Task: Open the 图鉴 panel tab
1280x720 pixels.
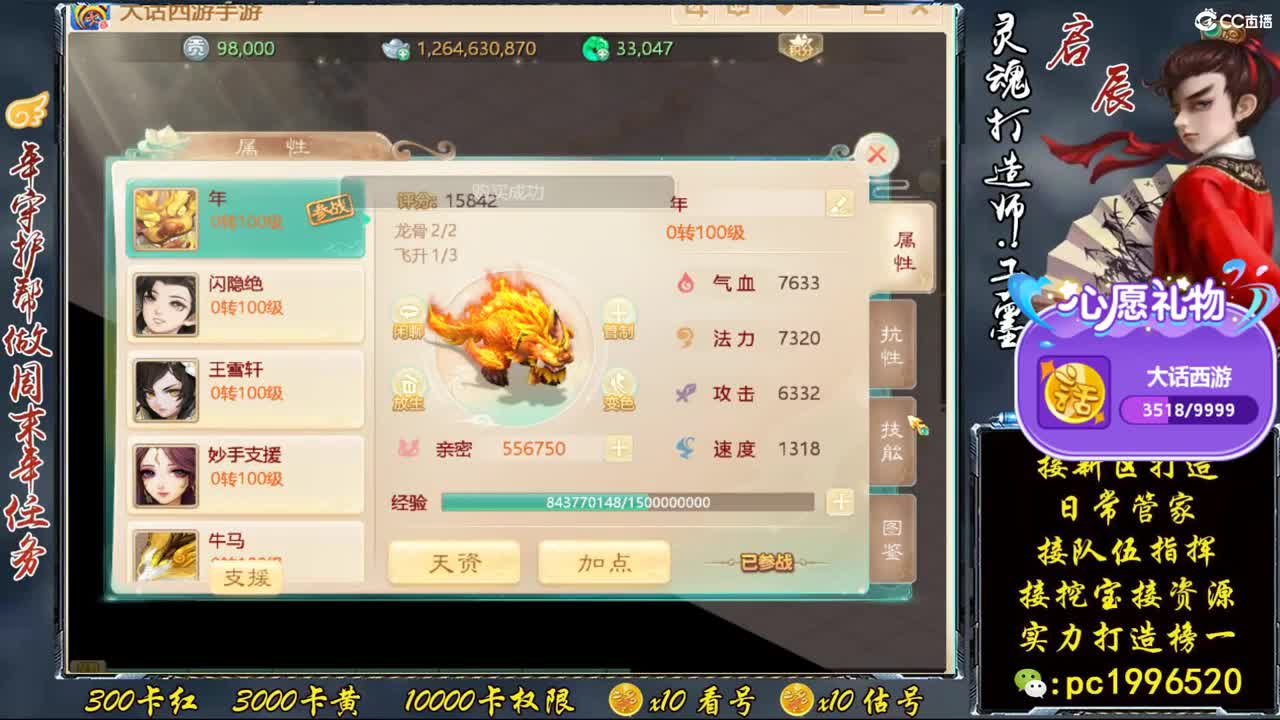Action: click(x=890, y=535)
